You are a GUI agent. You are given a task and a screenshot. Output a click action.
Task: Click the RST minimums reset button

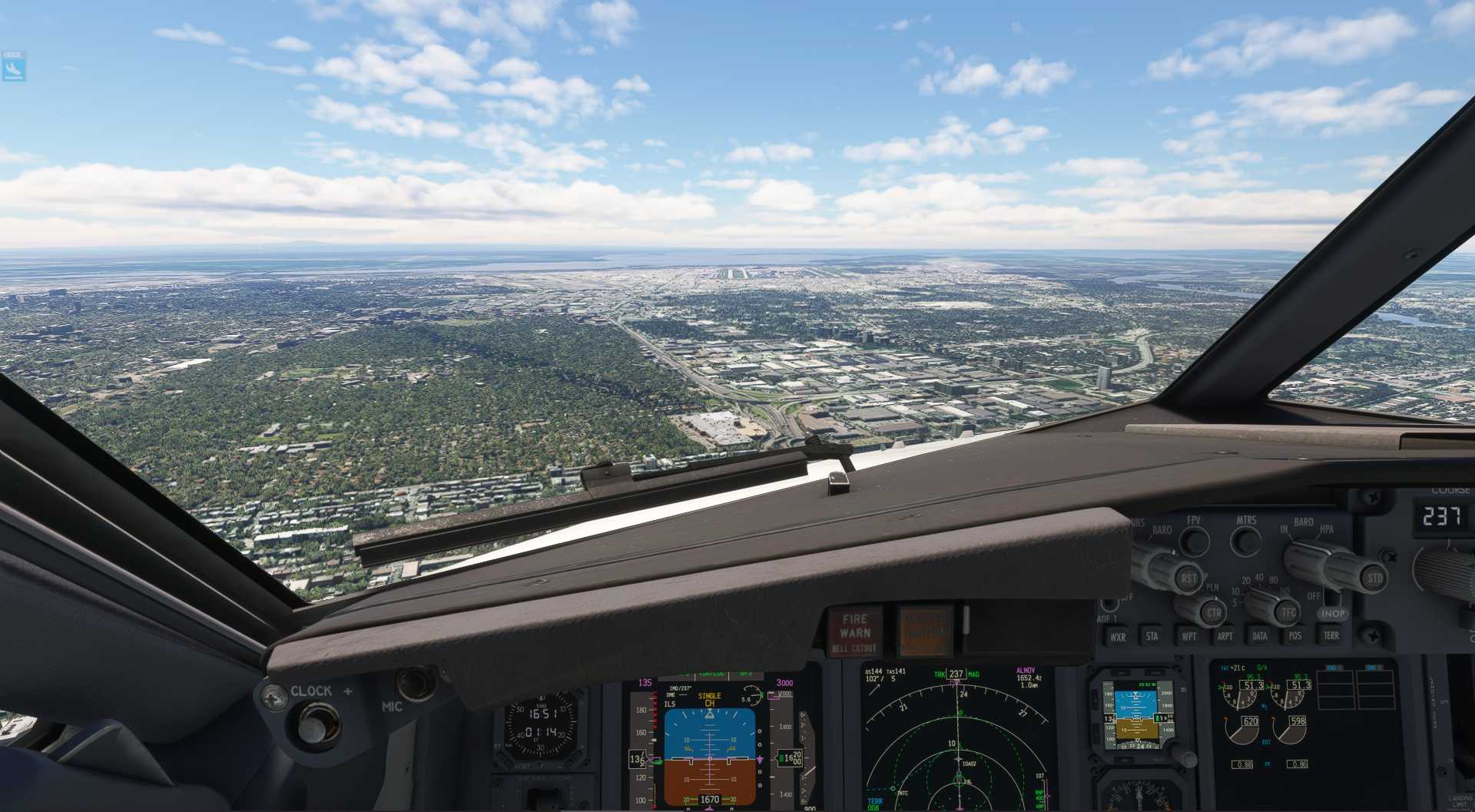coord(1188,578)
